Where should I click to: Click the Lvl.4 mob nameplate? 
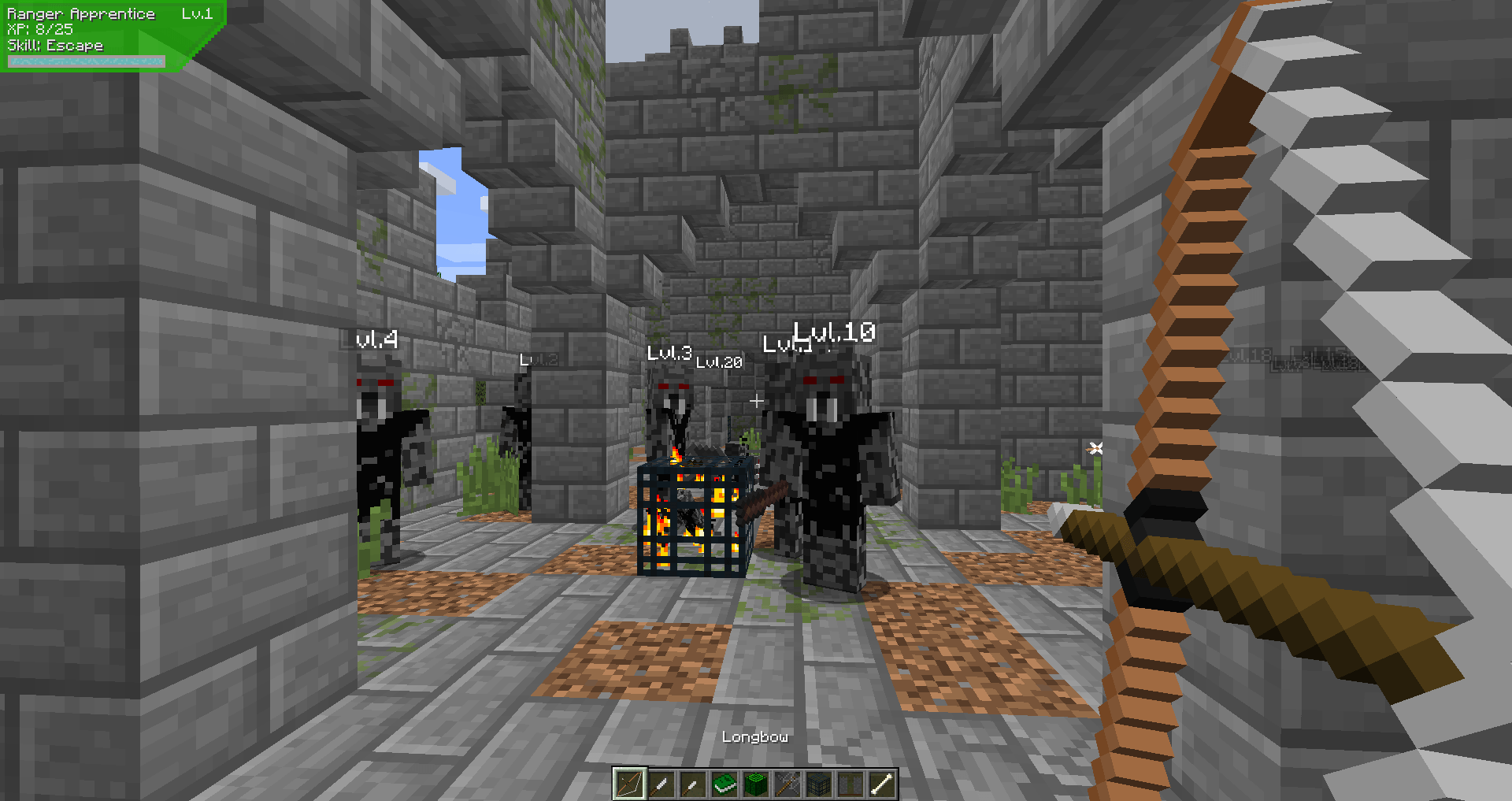point(376,340)
